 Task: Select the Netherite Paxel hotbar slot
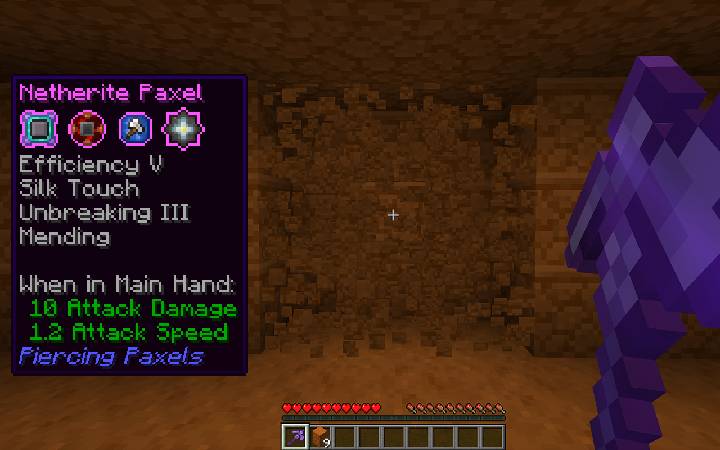click(x=296, y=437)
